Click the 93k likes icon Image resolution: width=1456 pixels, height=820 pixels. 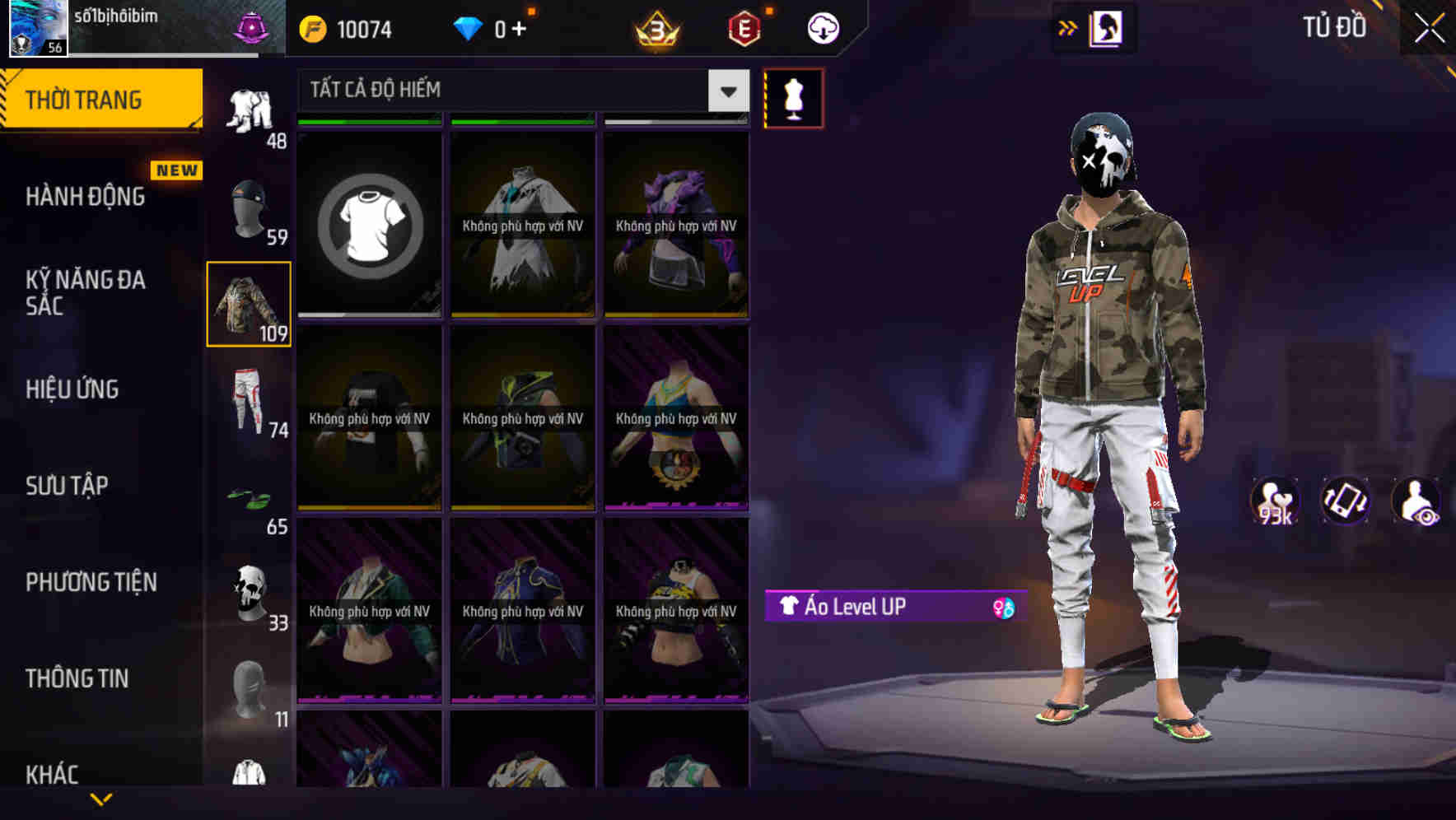1274,500
